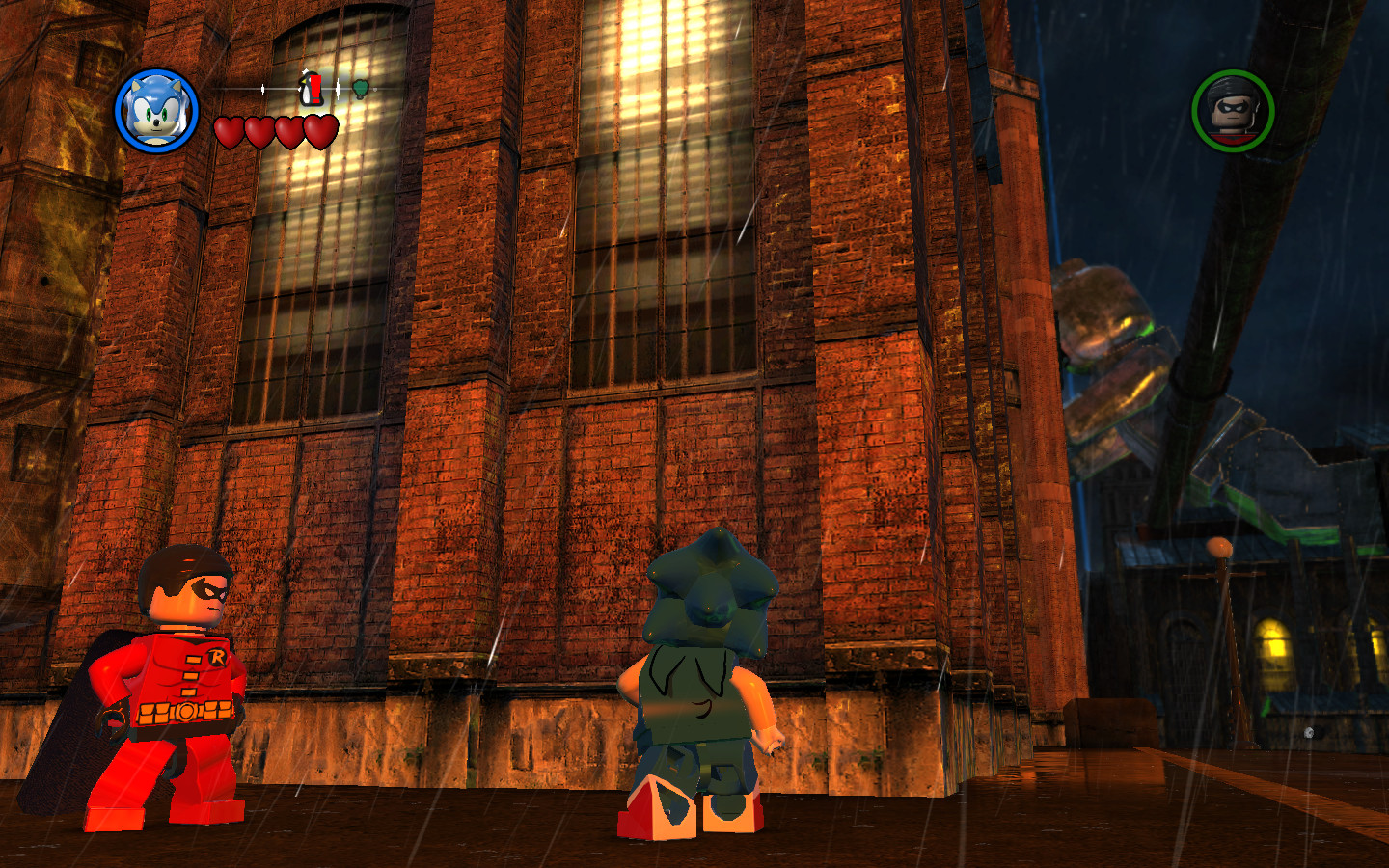
Task: Click the second heart in the health row
Action: pos(260,131)
